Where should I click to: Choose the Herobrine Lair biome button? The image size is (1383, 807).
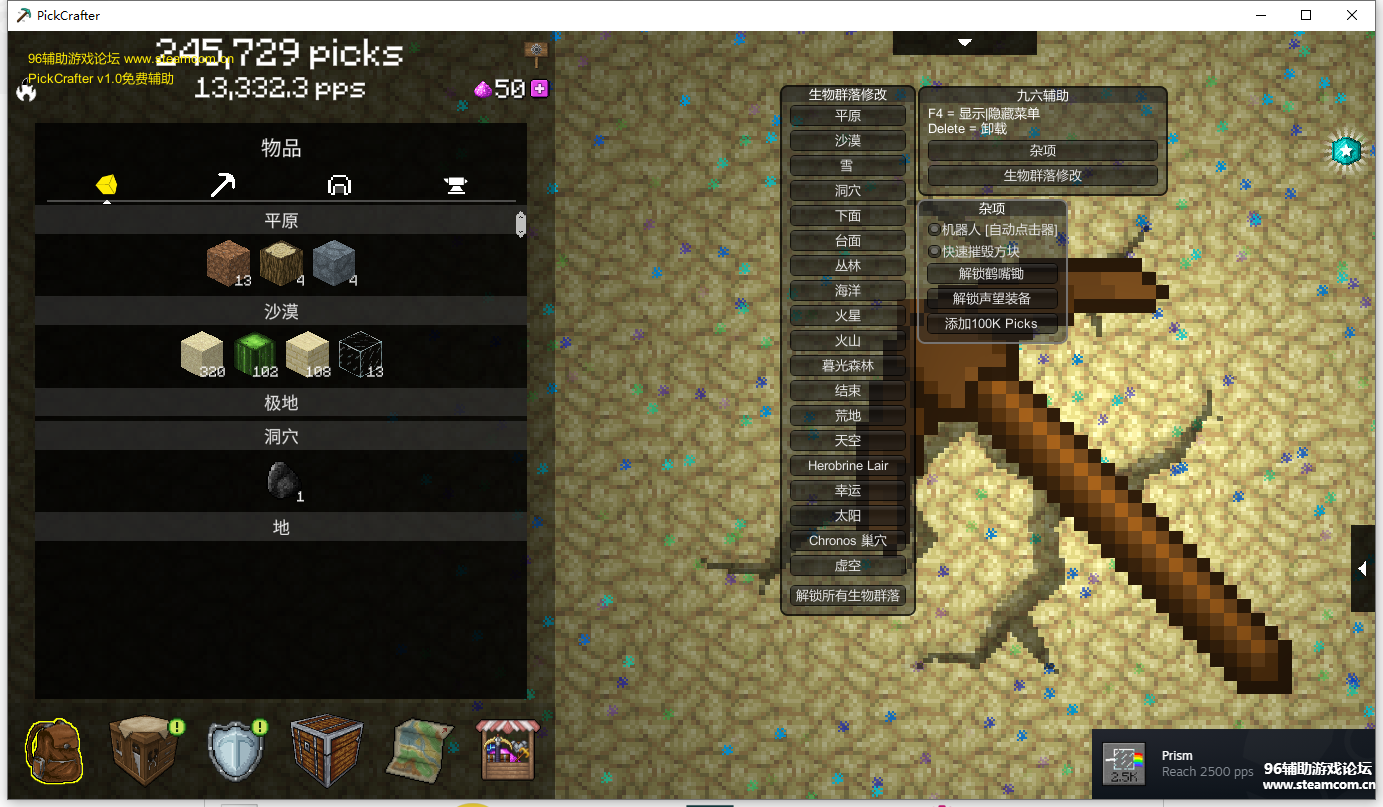(x=848, y=466)
